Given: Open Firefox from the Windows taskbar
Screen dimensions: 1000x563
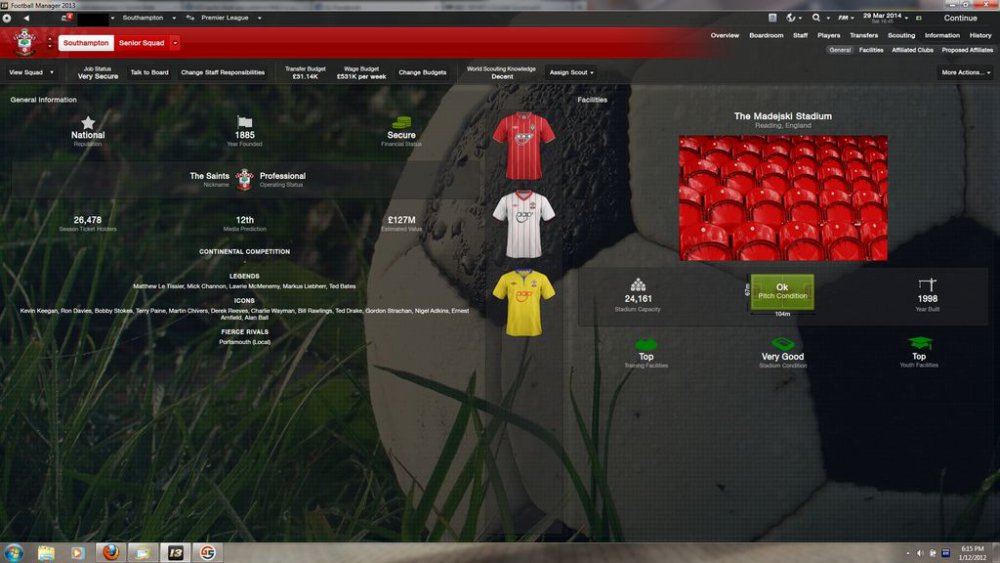Looking at the screenshot, I should tap(110, 553).
